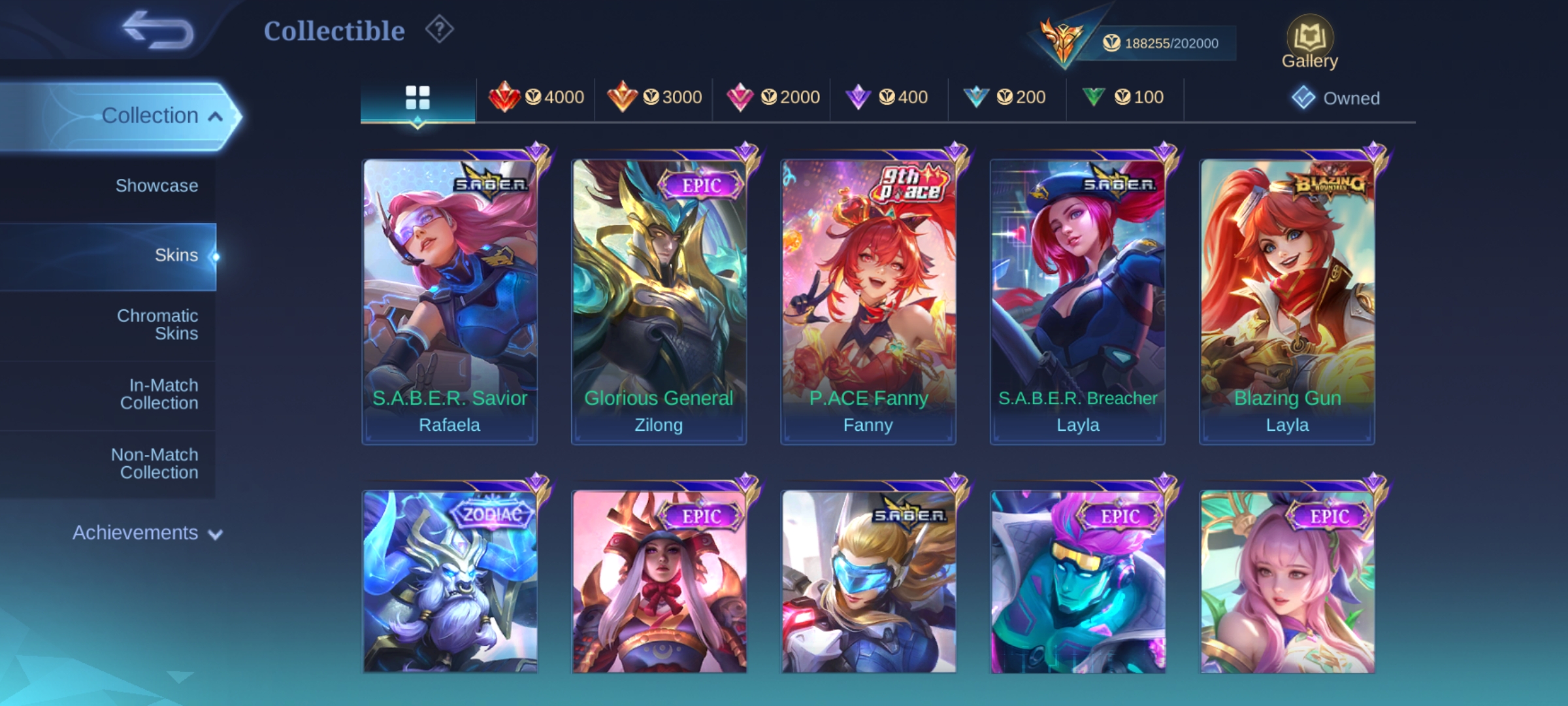
Task: View the Glorious General Zilong skin
Action: pyautogui.click(x=659, y=302)
